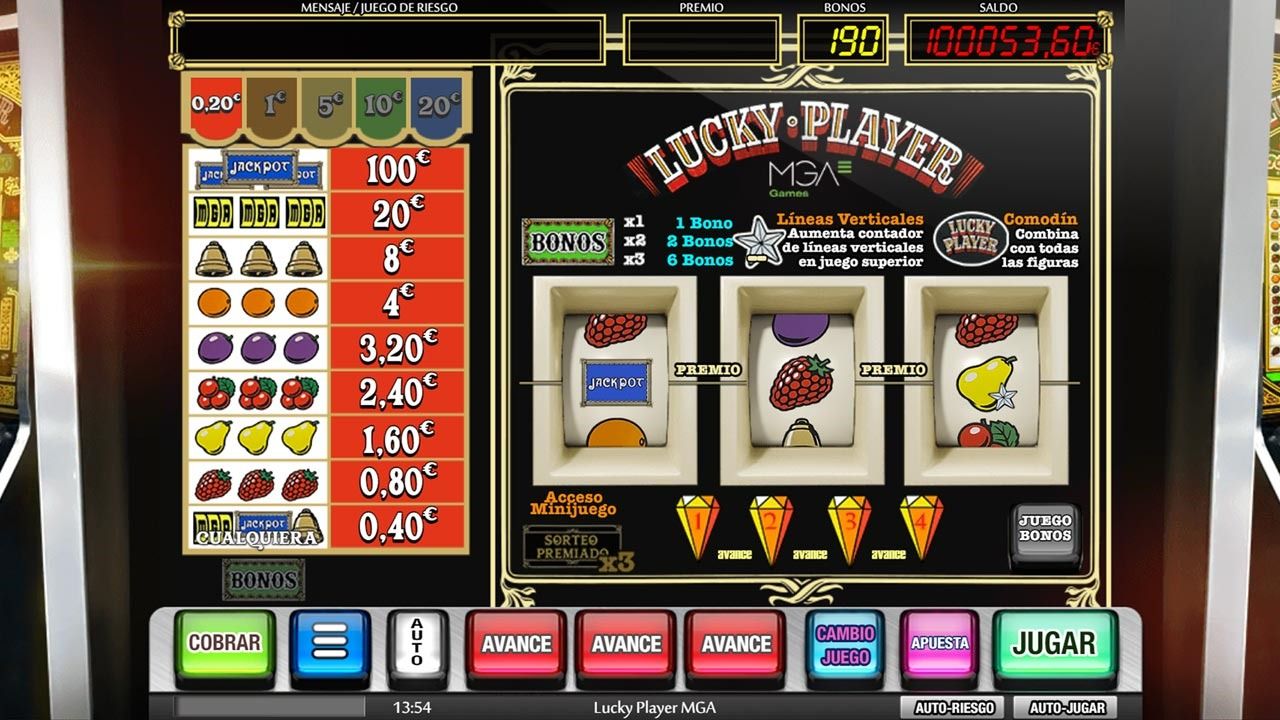Open the 10€ stake selector

tap(382, 101)
